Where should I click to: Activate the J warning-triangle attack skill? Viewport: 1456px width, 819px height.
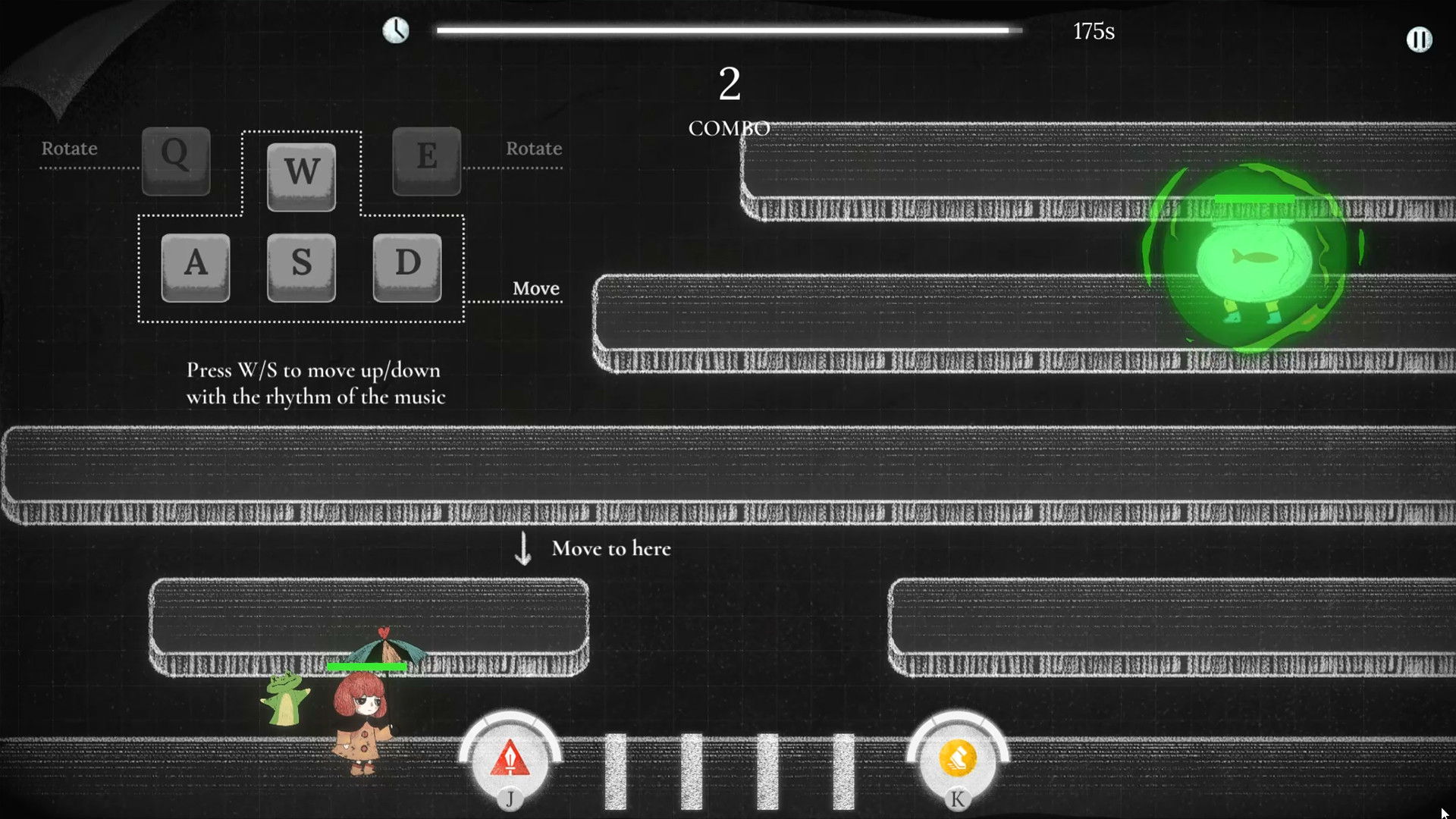[510, 758]
